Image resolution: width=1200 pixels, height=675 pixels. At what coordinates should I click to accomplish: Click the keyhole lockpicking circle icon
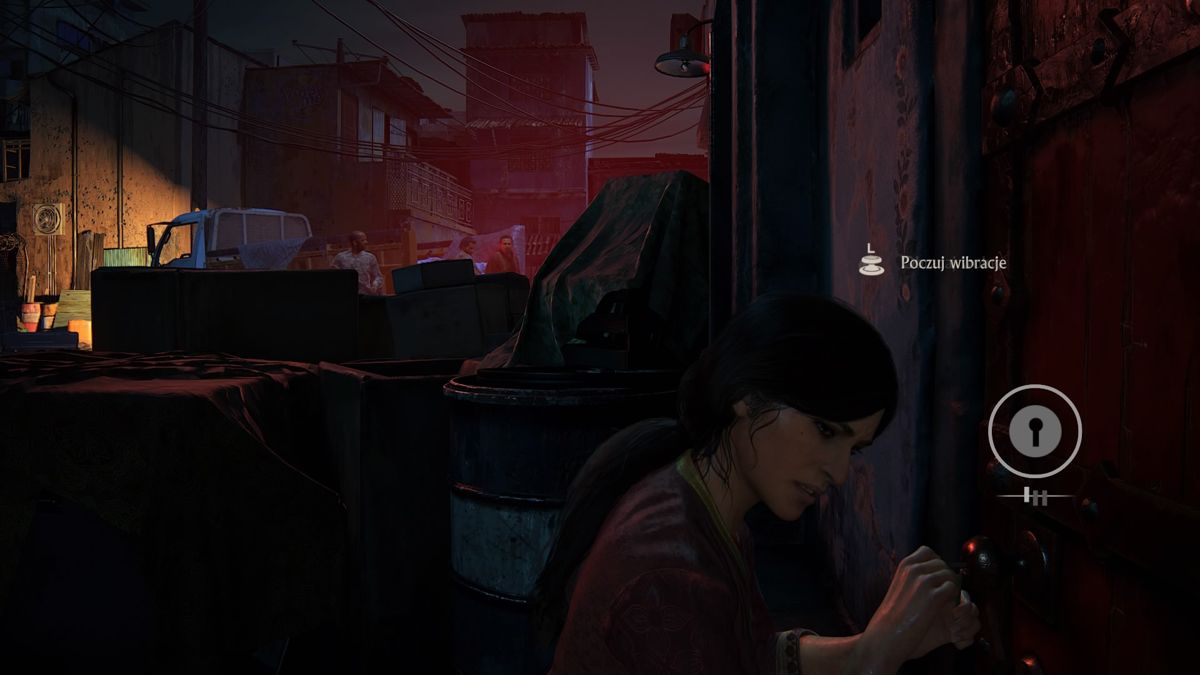click(x=1034, y=432)
